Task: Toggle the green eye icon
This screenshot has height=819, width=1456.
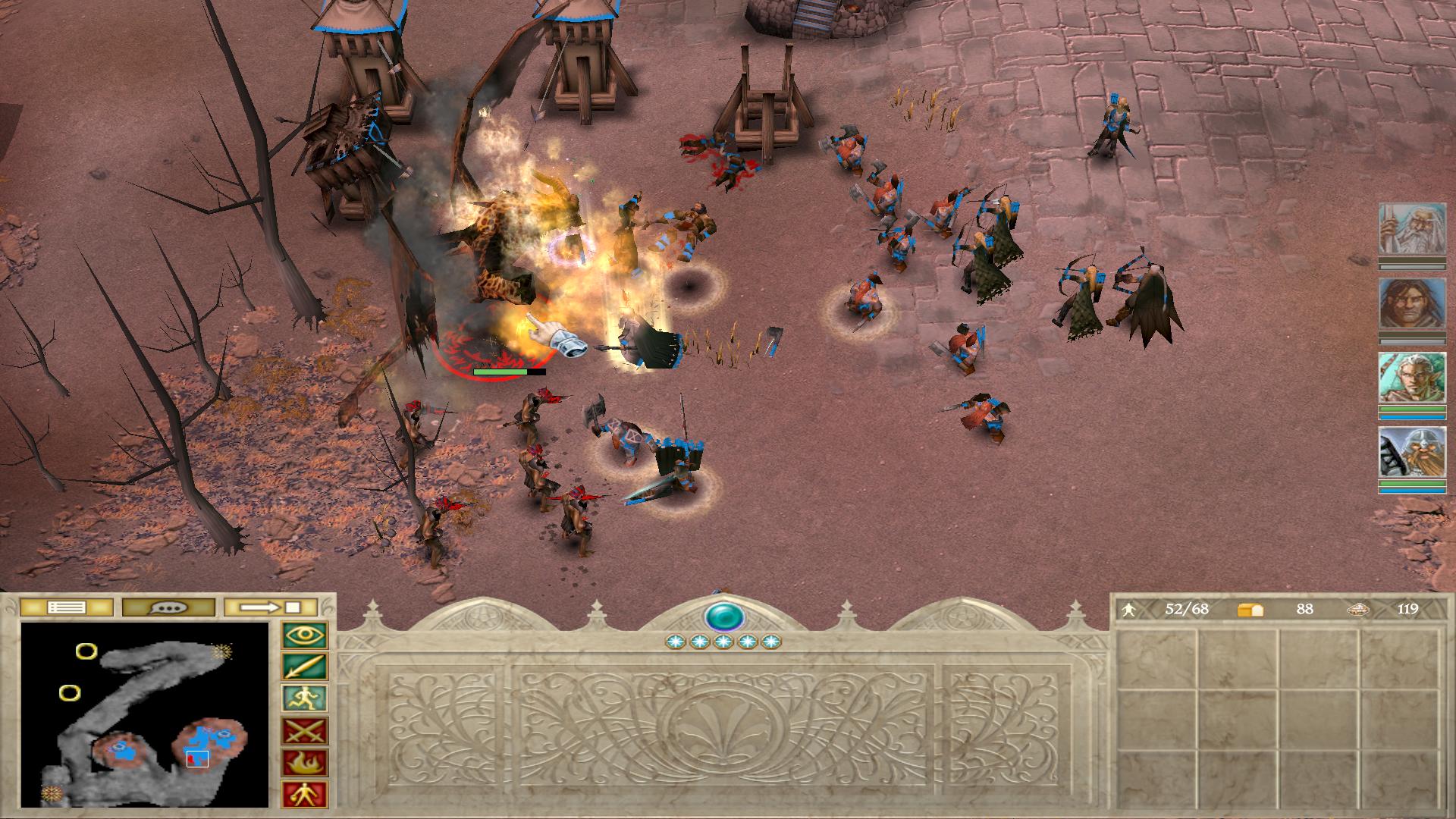Action: click(305, 635)
